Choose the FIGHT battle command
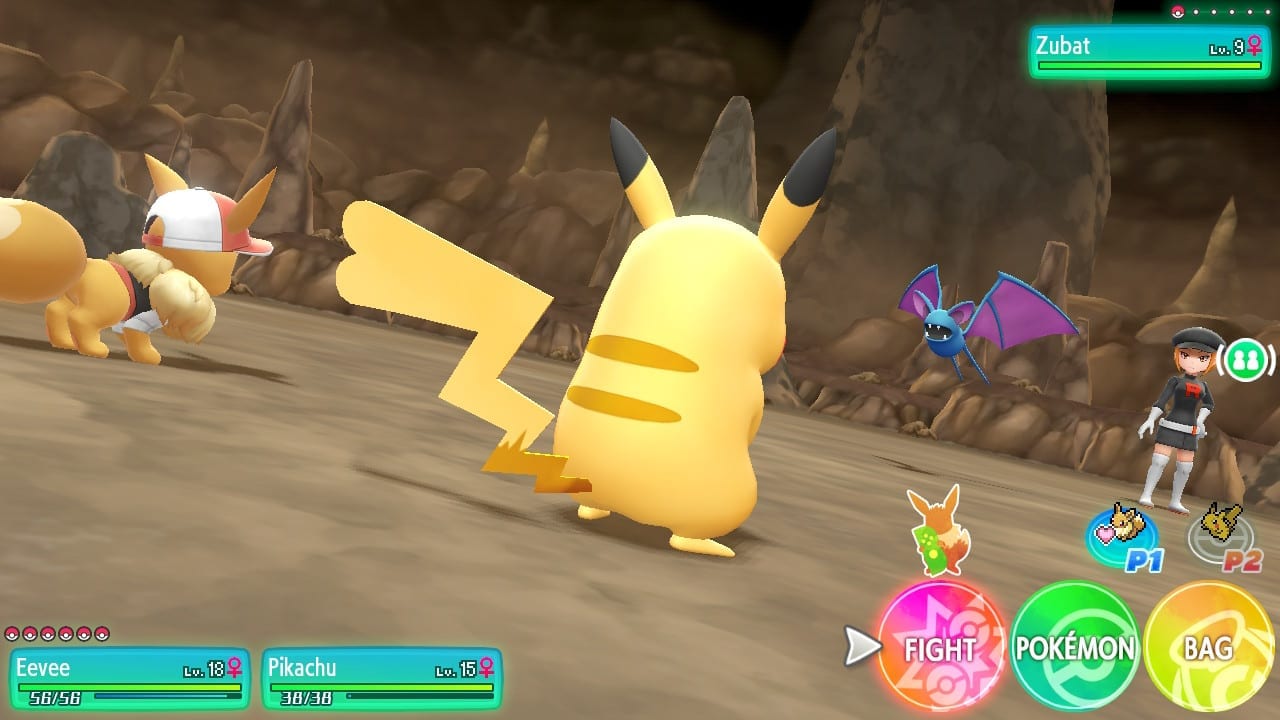 [x=940, y=647]
